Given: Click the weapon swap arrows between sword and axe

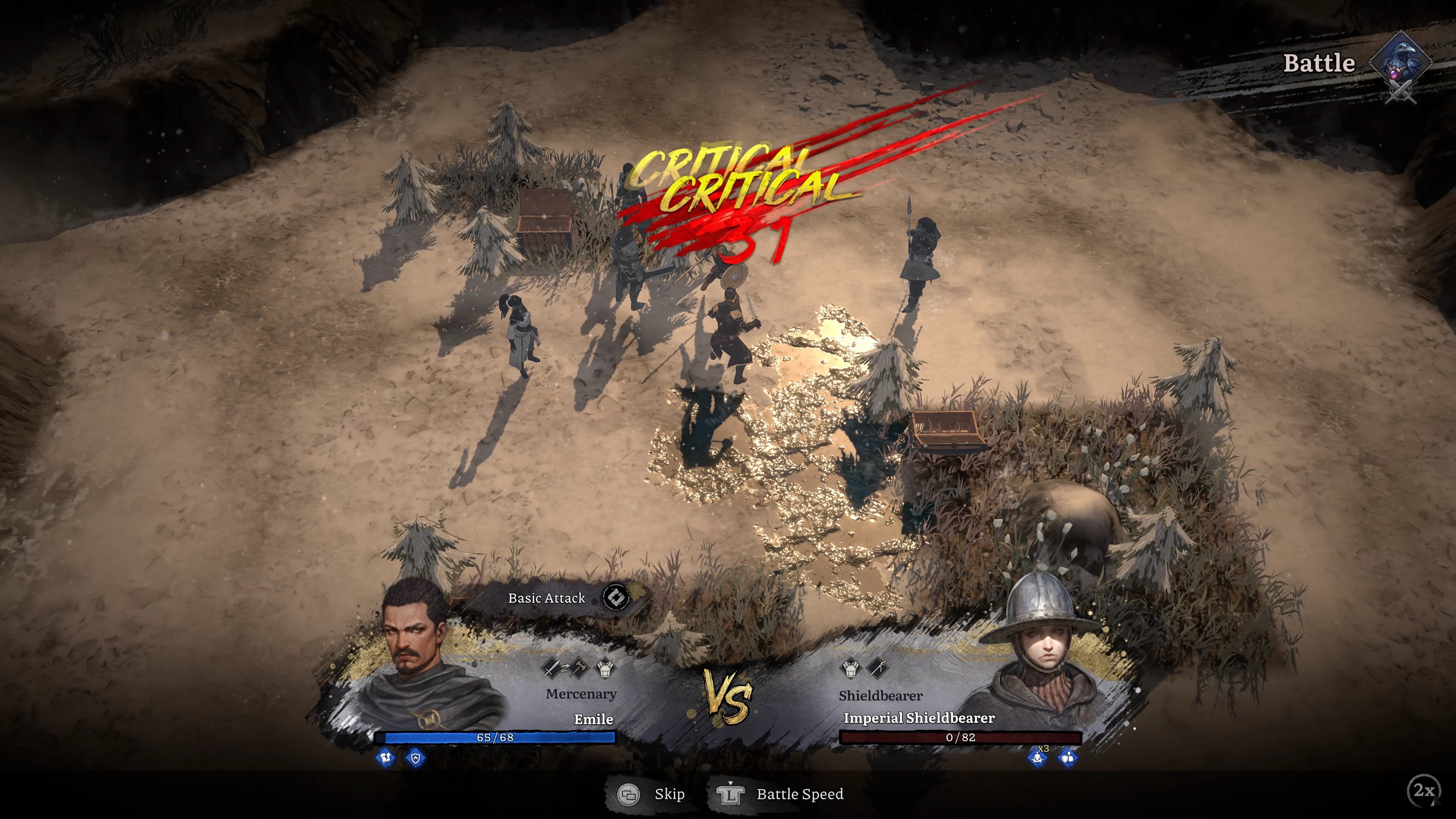Looking at the screenshot, I should tap(566, 668).
